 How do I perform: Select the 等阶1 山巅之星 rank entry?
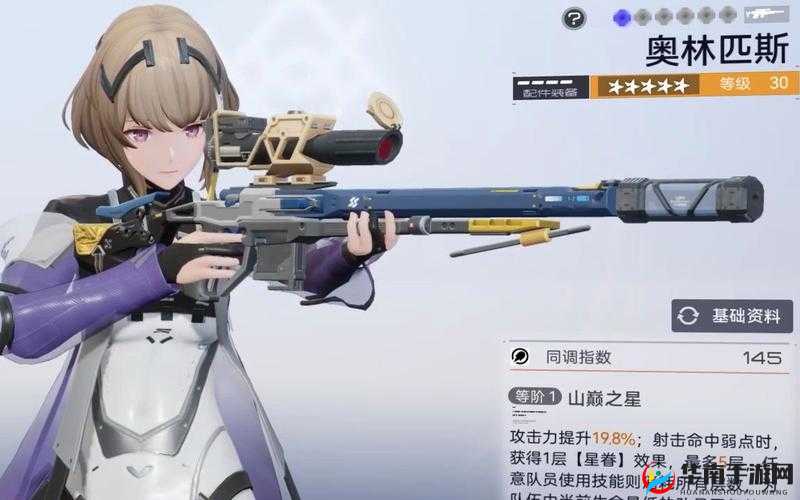point(576,397)
